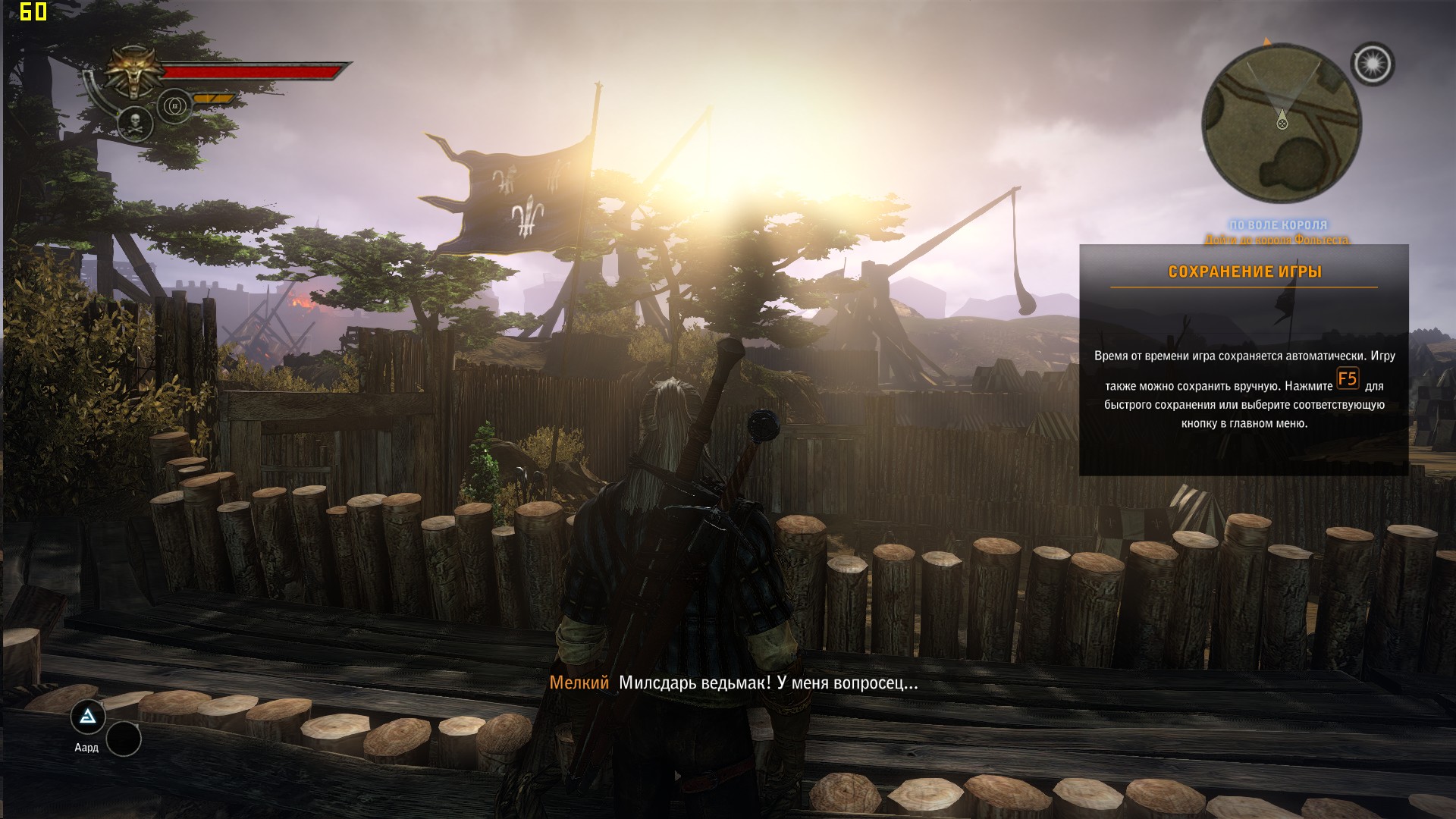Select the Aard sign icon
Image resolution: width=1456 pixels, height=819 pixels.
[x=88, y=717]
